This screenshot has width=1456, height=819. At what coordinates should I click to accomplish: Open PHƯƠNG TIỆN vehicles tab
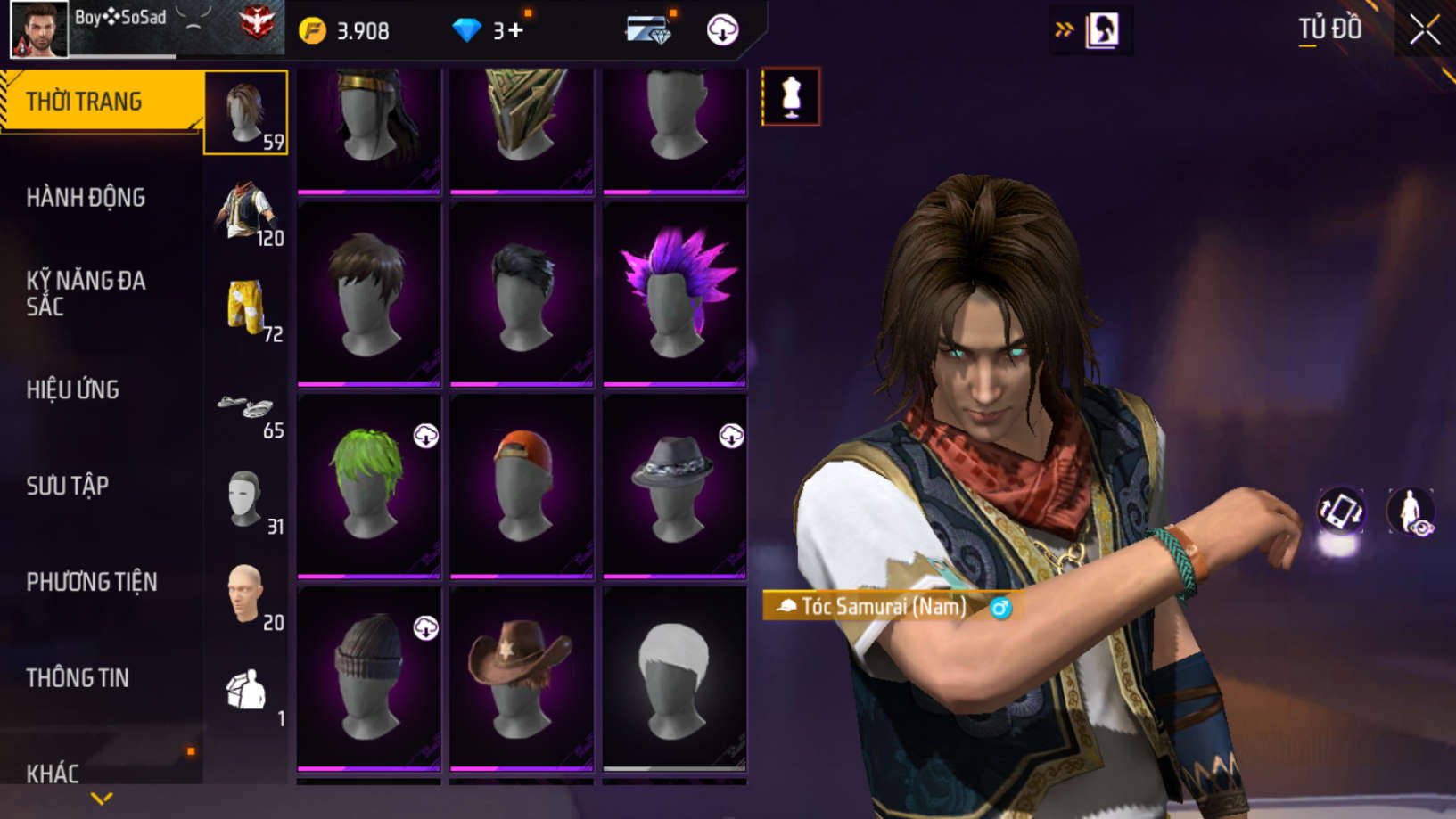[x=92, y=582]
